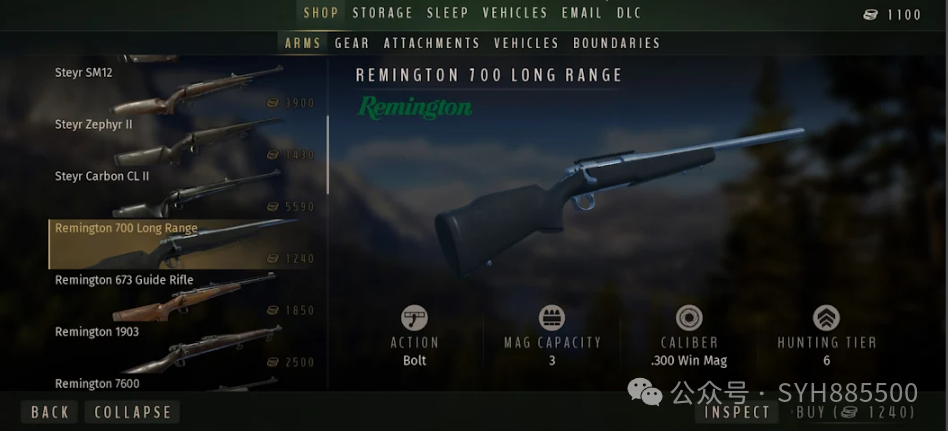Open the top Vehicles menu tab
This screenshot has height=431, width=948.
coord(515,13)
